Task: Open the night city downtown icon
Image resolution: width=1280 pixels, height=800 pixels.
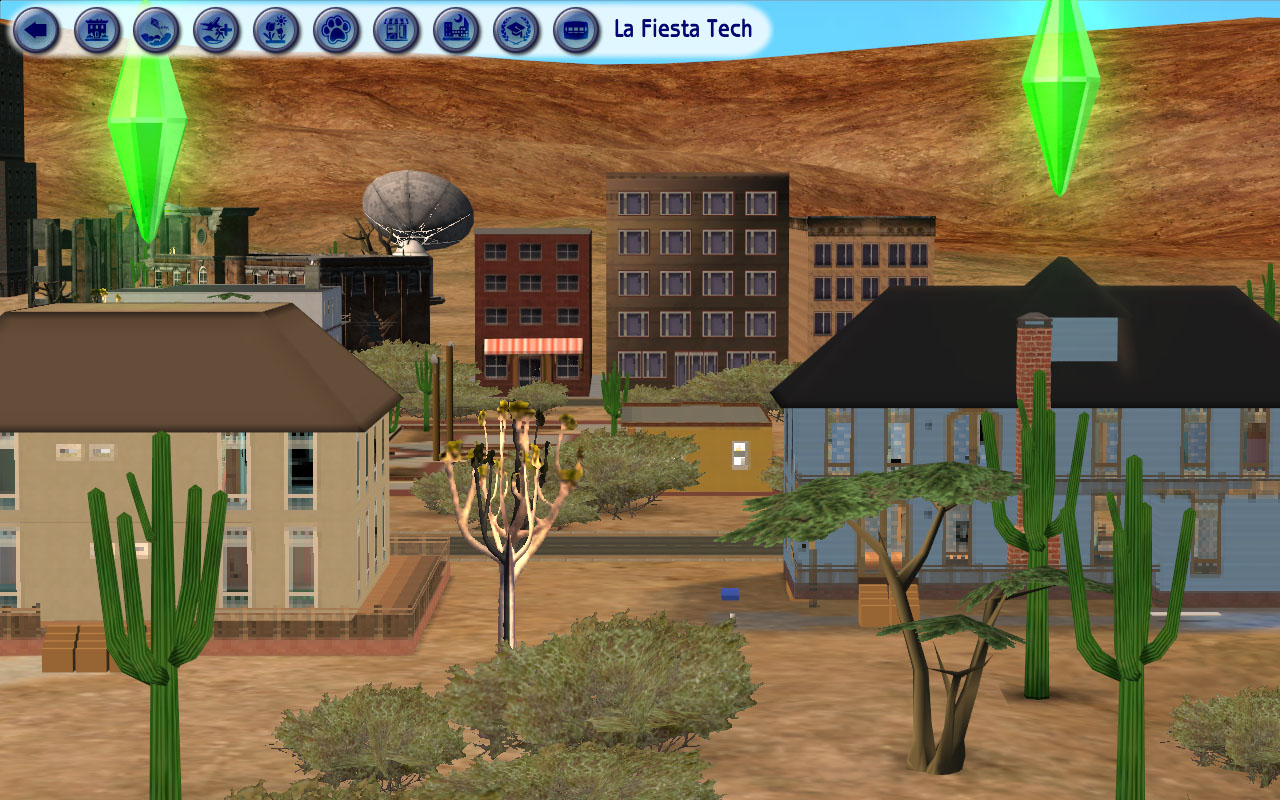Action: coord(457,30)
